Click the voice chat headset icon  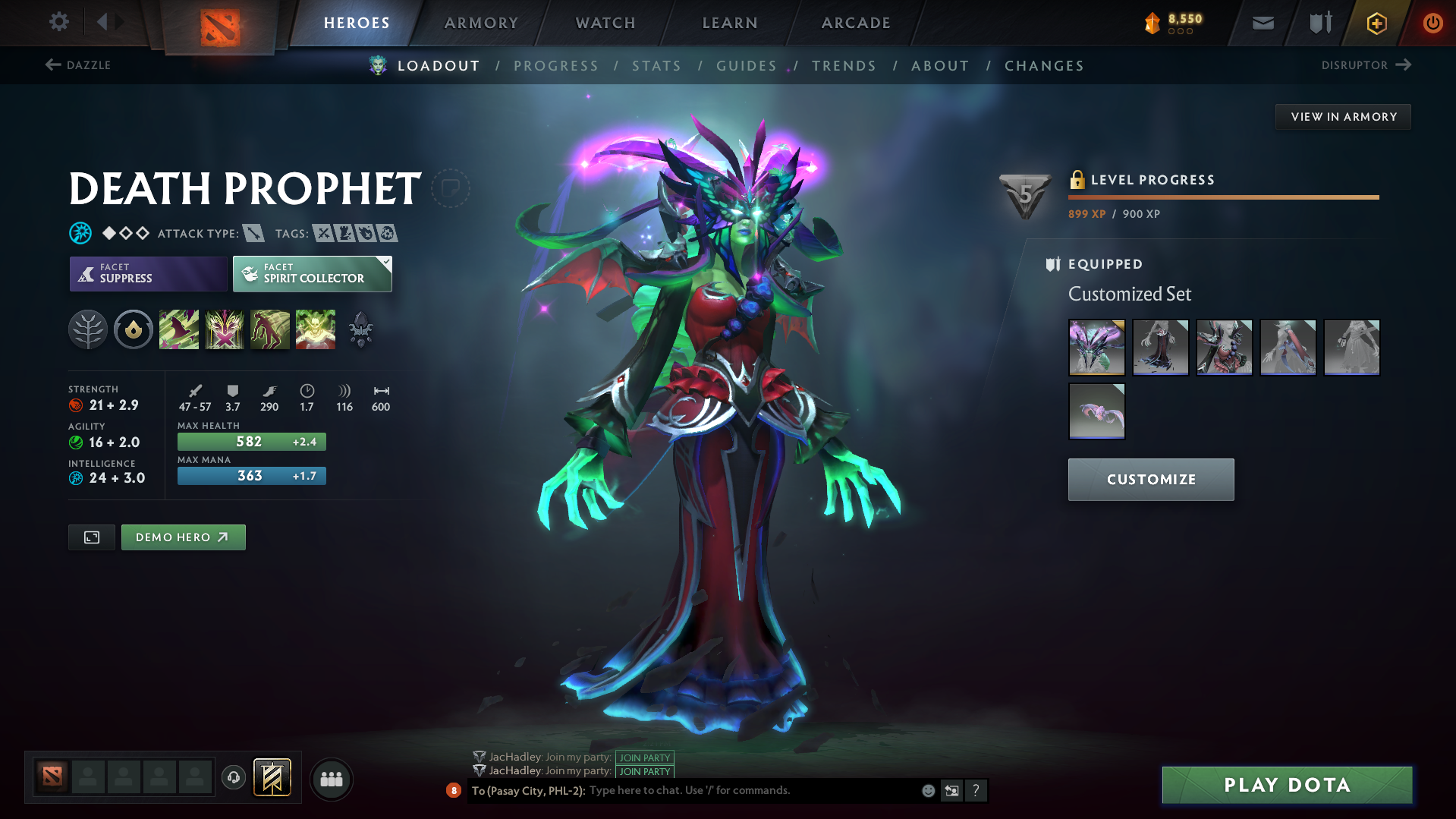(233, 778)
